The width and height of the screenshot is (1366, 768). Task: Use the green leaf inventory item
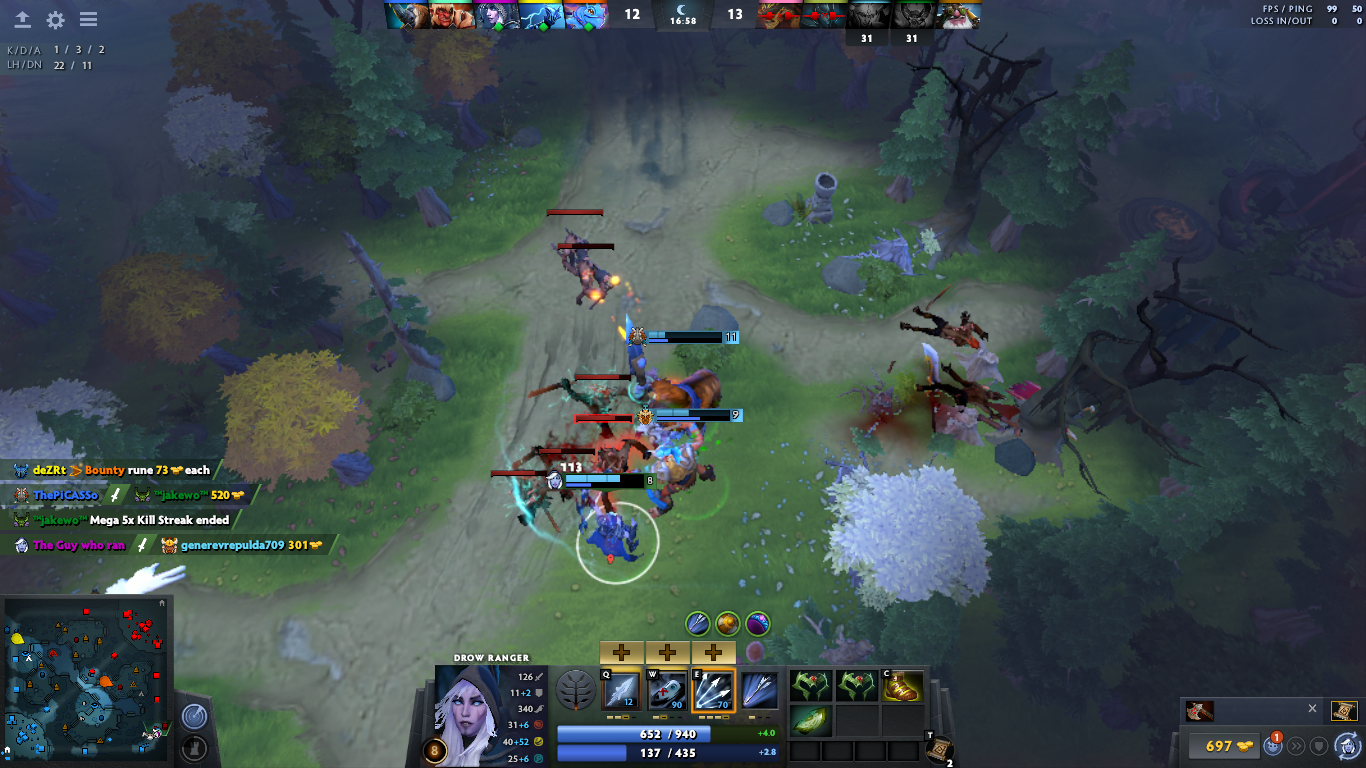pyautogui.click(x=810, y=721)
